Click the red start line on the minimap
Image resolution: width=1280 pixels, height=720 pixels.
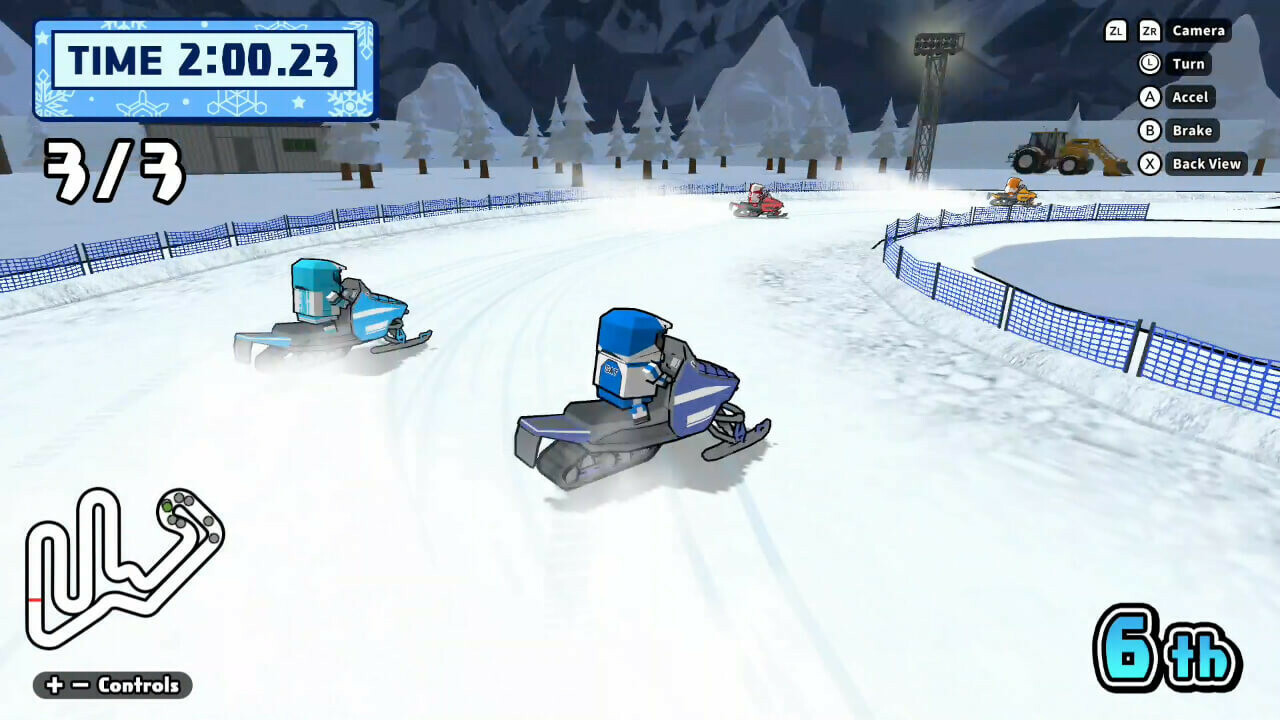point(33,600)
